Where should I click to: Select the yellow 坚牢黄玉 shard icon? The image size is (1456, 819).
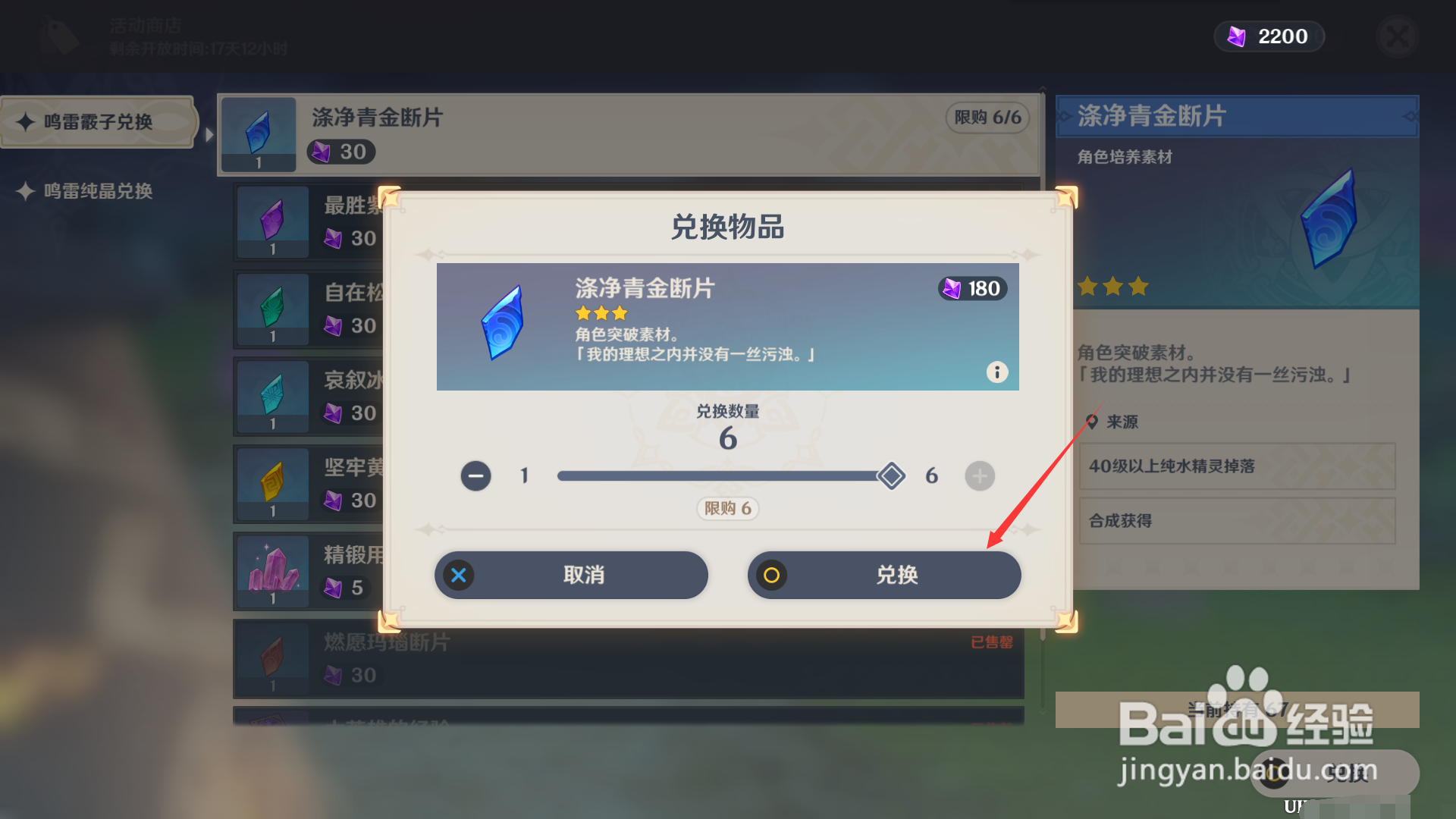click(x=271, y=483)
